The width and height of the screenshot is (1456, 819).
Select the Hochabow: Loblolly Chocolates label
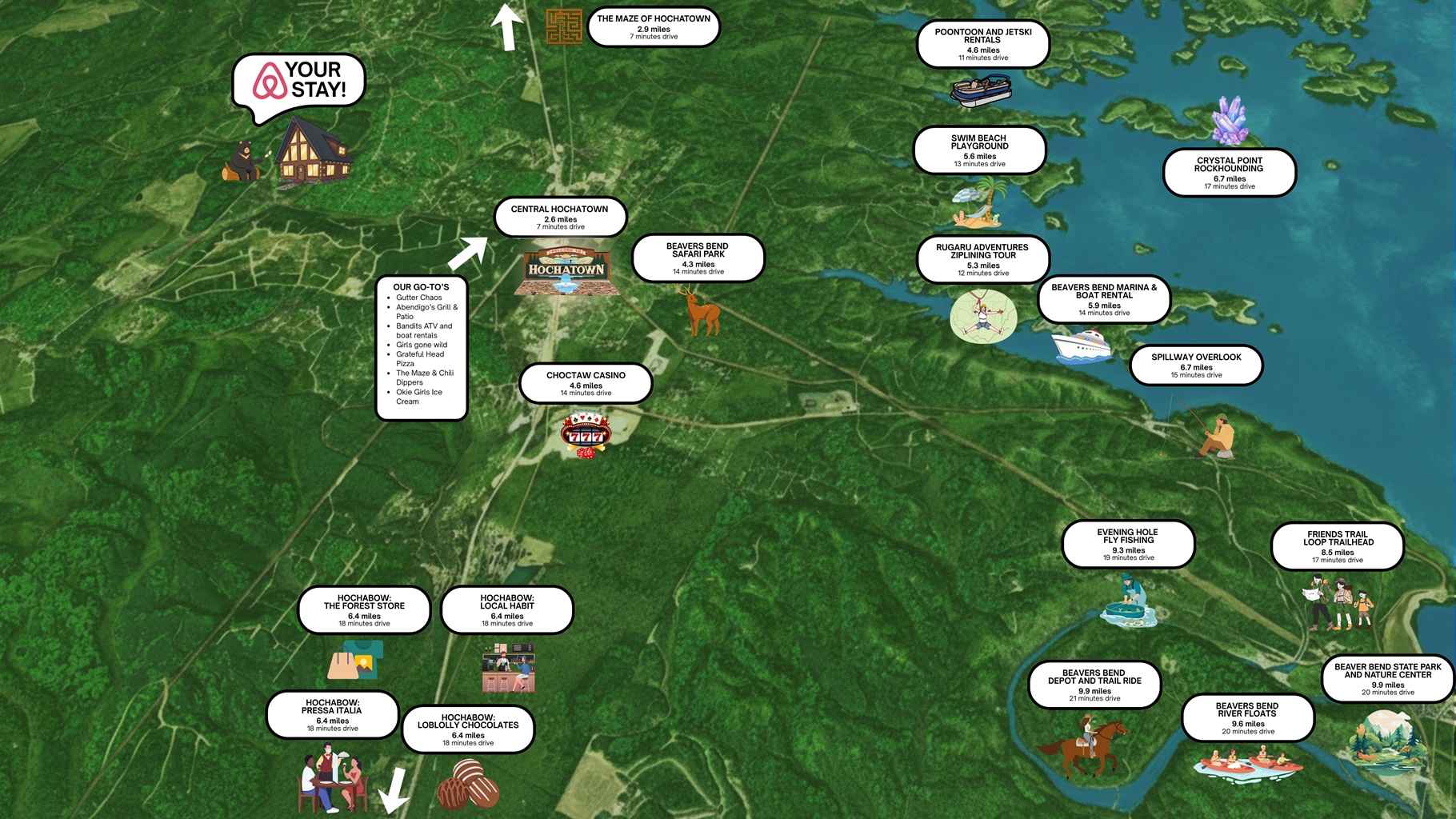(468, 729)
